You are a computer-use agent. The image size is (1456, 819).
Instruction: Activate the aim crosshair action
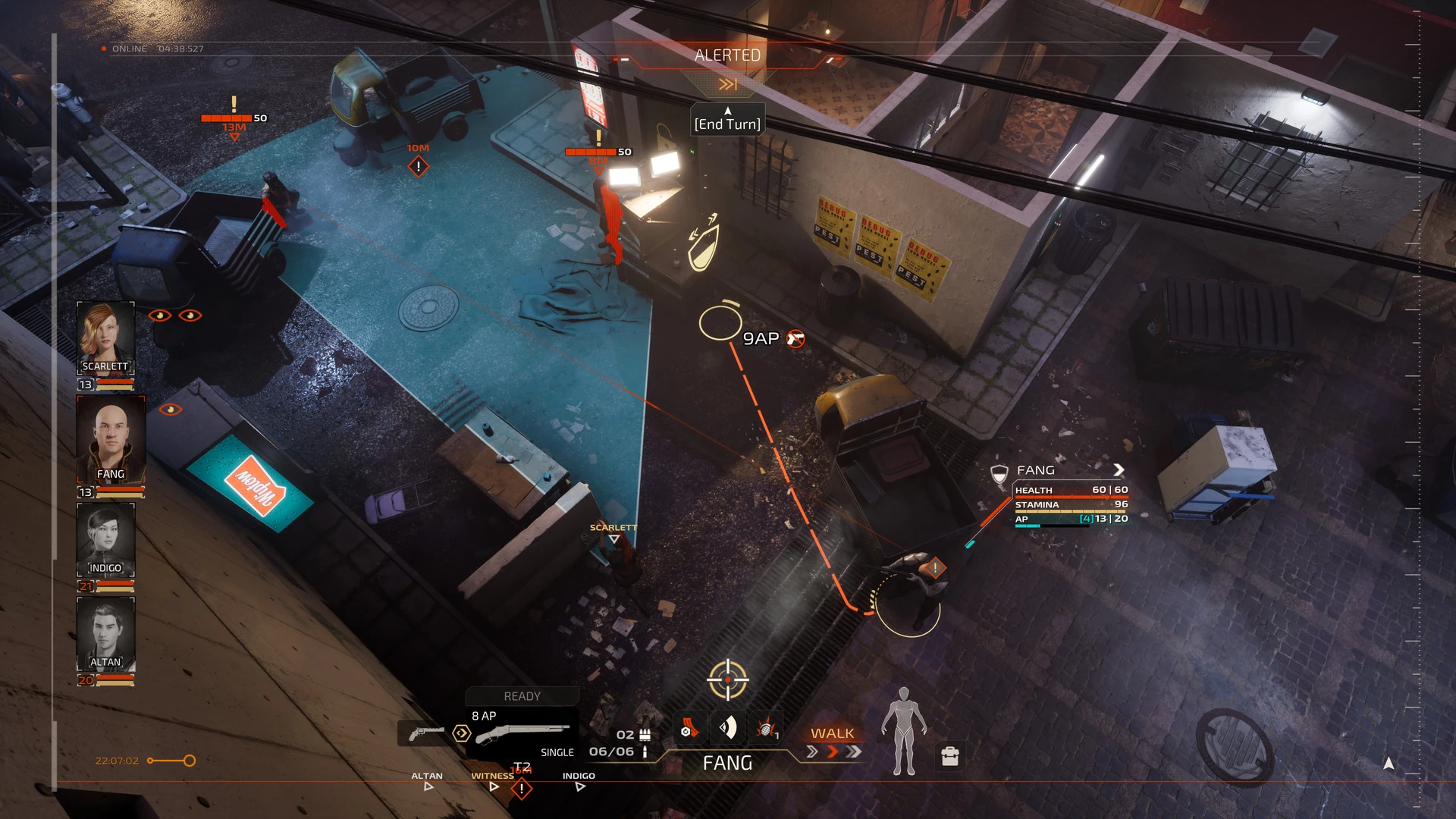tap(728, 679)
